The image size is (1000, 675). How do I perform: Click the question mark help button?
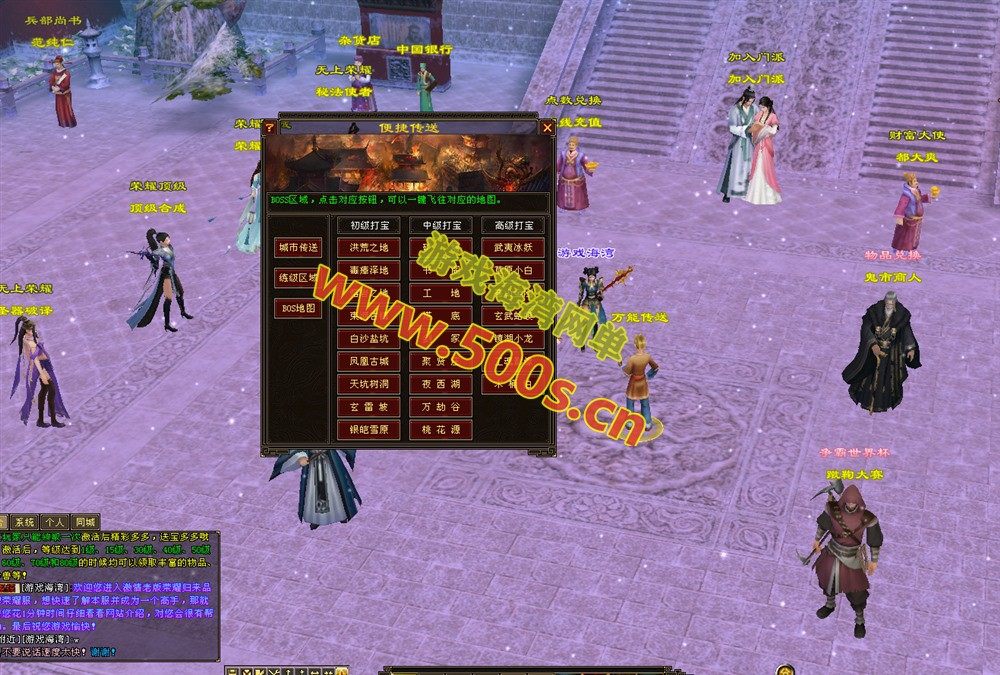click(x=269, y=127)
